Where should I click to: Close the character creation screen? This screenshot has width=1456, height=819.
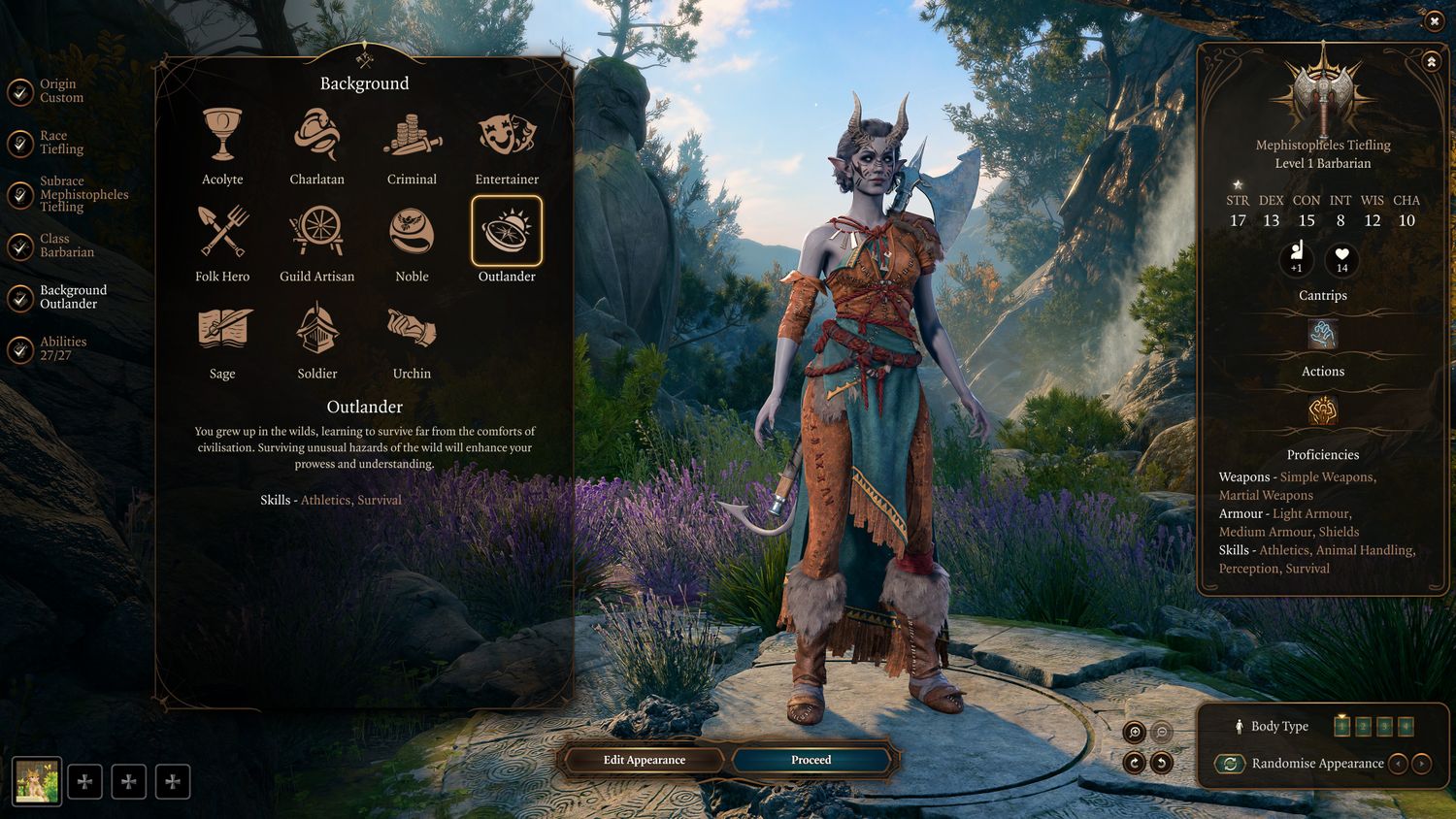pos(1434,21)
